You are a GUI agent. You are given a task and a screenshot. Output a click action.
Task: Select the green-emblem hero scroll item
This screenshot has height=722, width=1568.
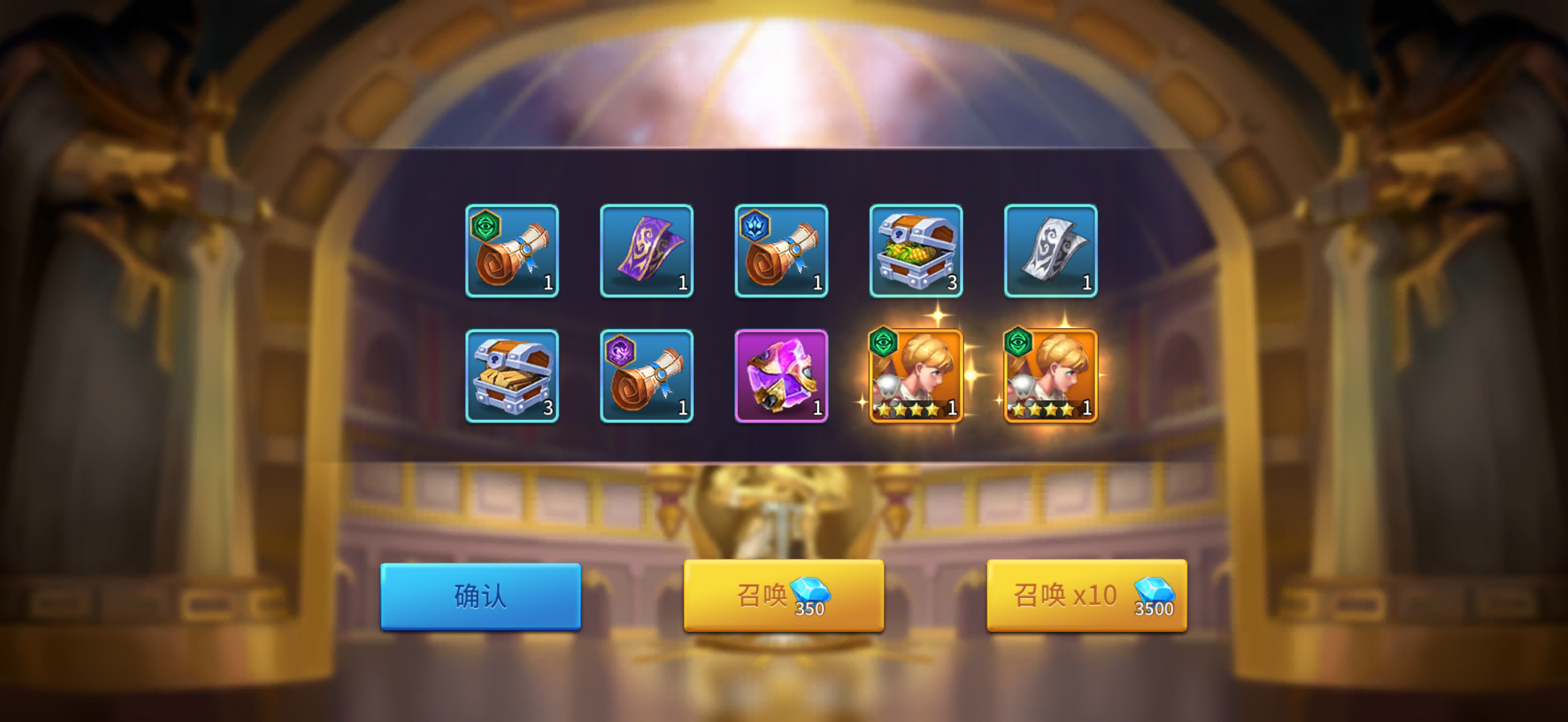click(x=512, y=252)
